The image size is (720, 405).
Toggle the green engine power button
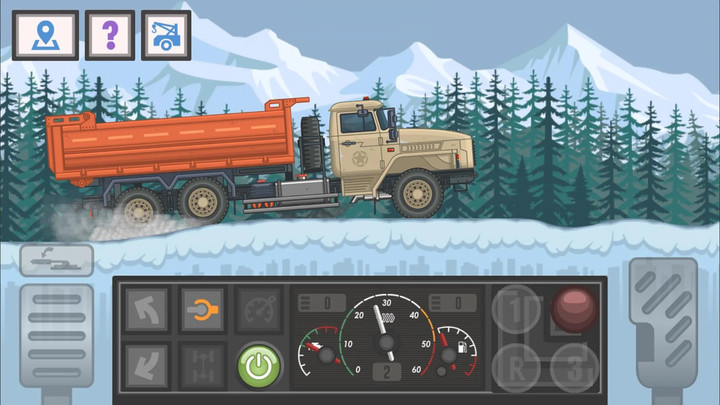coord(258,365)
